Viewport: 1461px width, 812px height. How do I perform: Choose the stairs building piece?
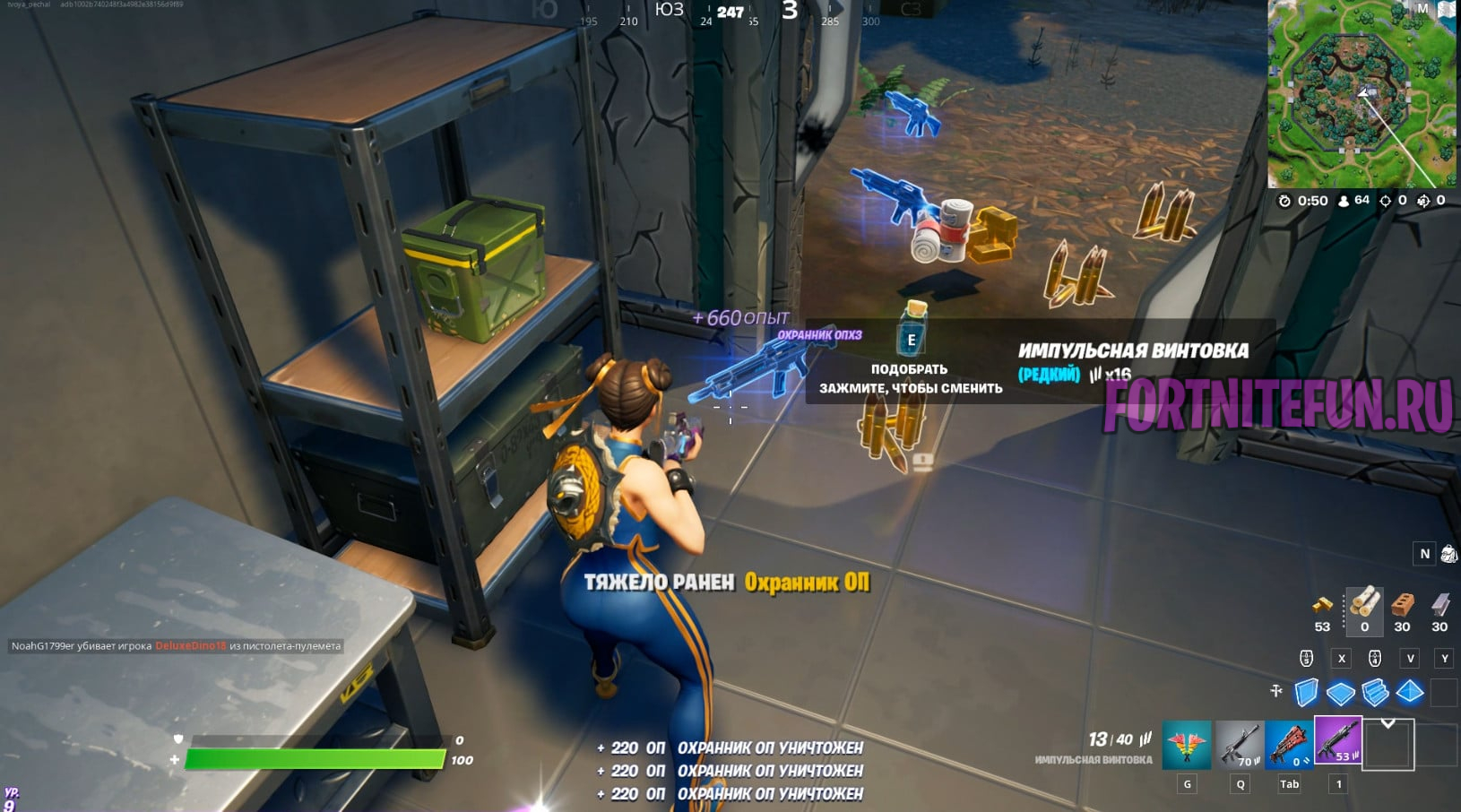pyautogui.click(x=1375, y=692)
